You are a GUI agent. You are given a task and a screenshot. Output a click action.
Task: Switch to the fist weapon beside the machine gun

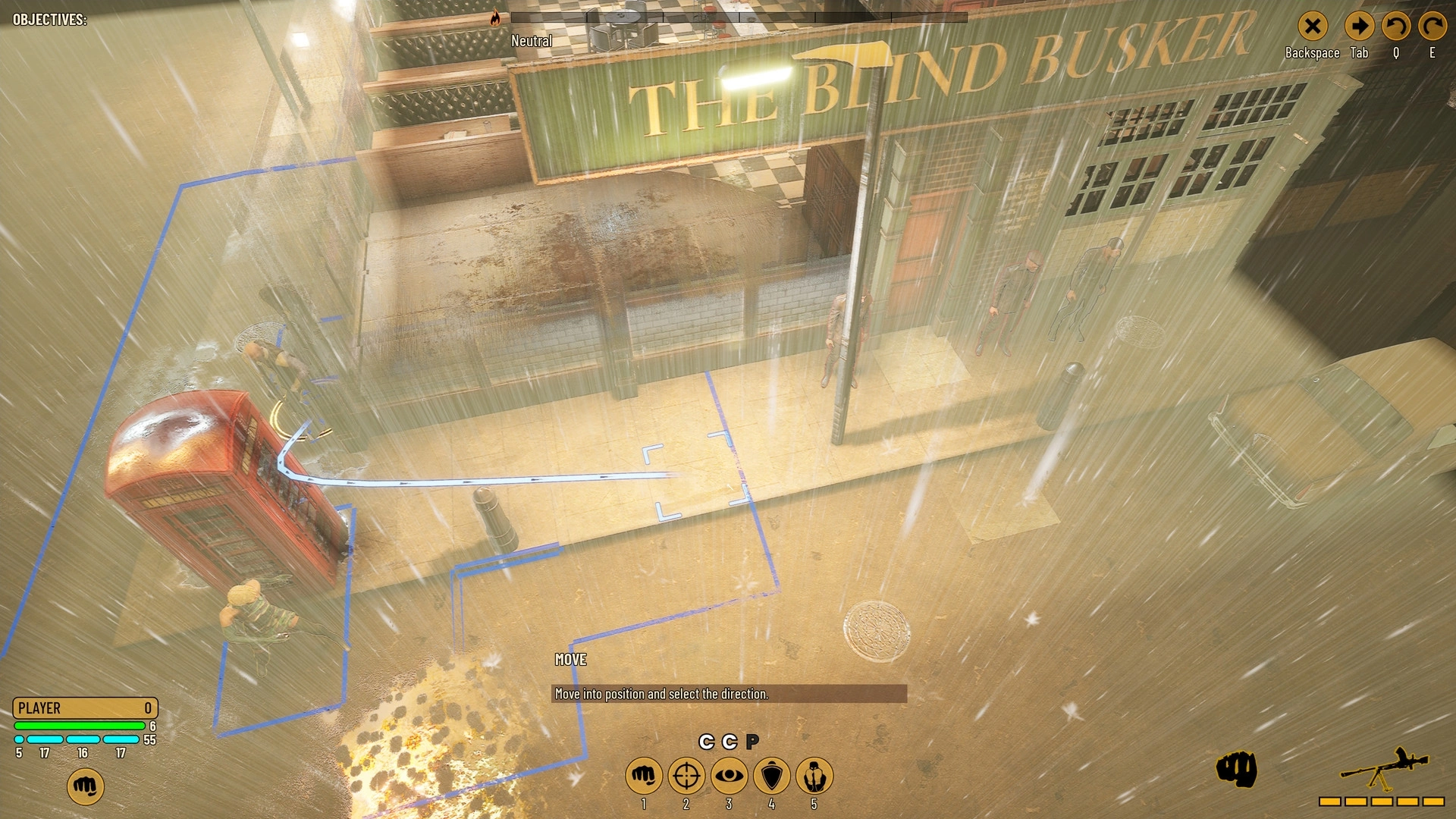(1236, 770)
